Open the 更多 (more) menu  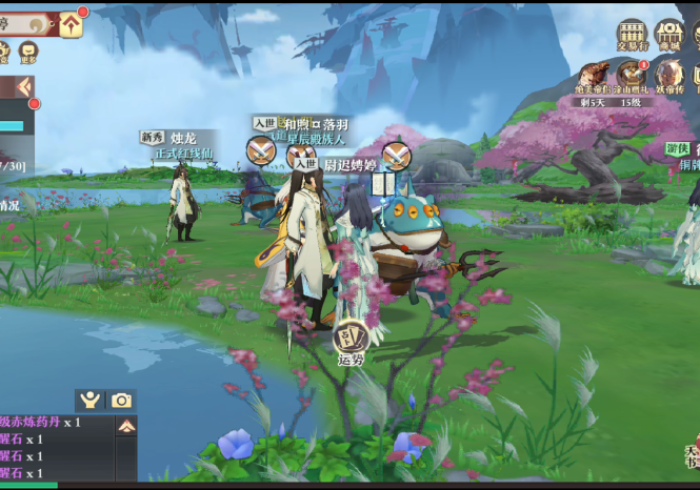[x=27, y=52]
